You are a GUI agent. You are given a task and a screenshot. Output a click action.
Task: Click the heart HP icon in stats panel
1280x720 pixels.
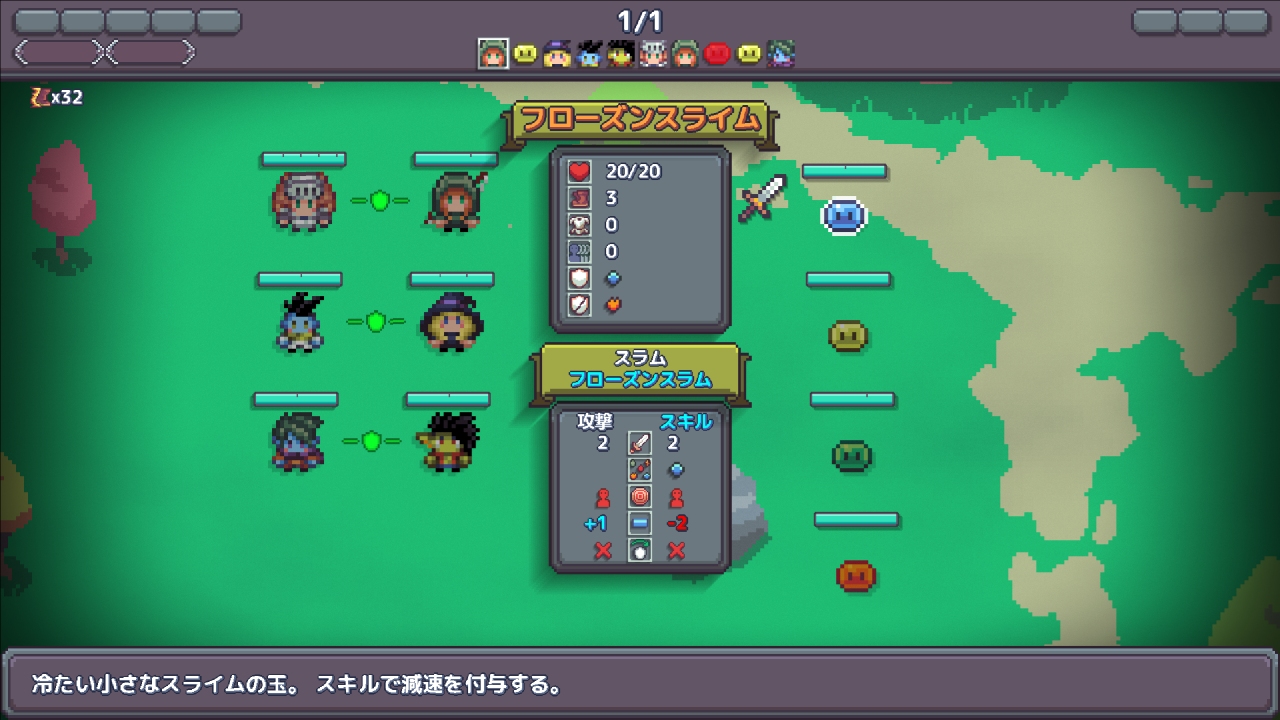coord(580,171)
